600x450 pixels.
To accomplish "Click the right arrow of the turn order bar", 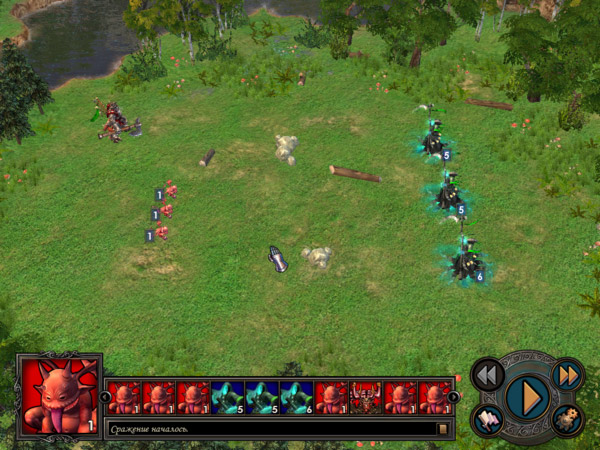I will [x=453, y=397].
